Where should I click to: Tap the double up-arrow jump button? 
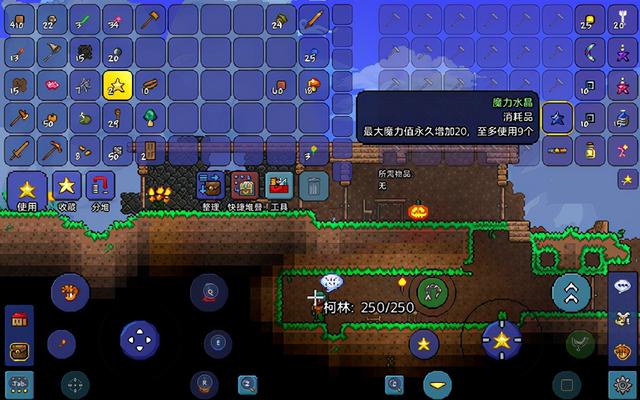(571, 291)
